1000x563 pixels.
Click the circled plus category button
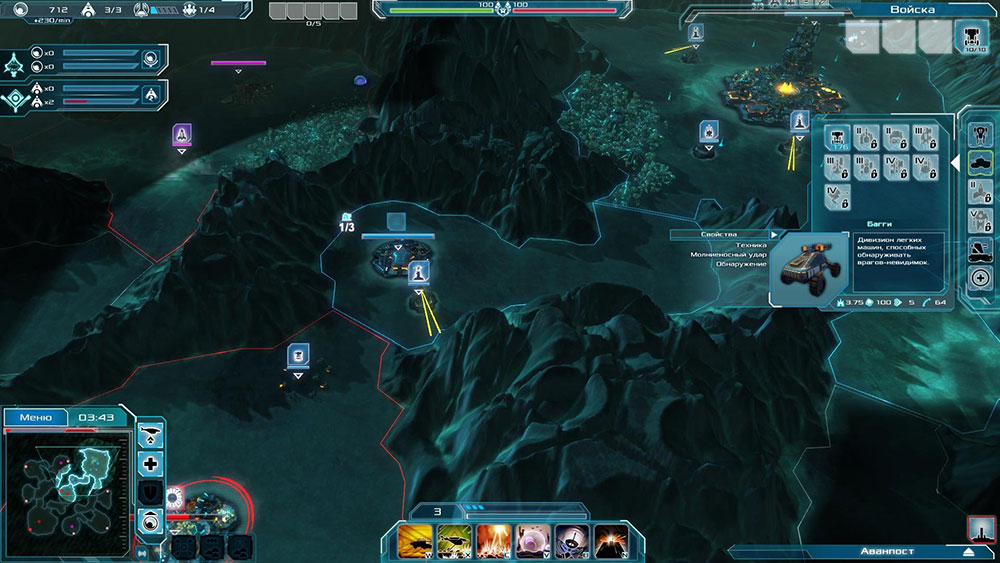click(x=981, y=278)
